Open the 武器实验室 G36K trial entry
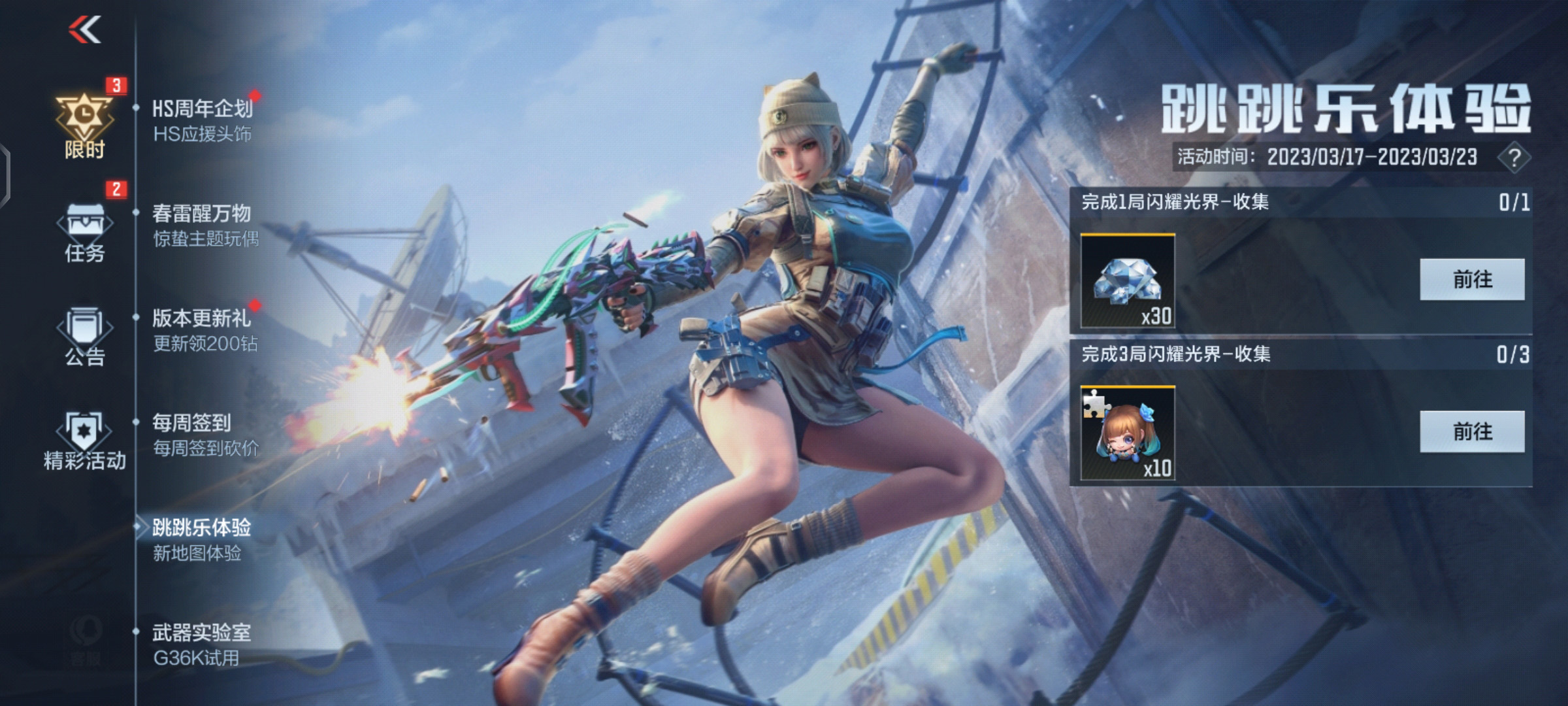This screenshot has height=706, width=1568. (x=201, y=645)
